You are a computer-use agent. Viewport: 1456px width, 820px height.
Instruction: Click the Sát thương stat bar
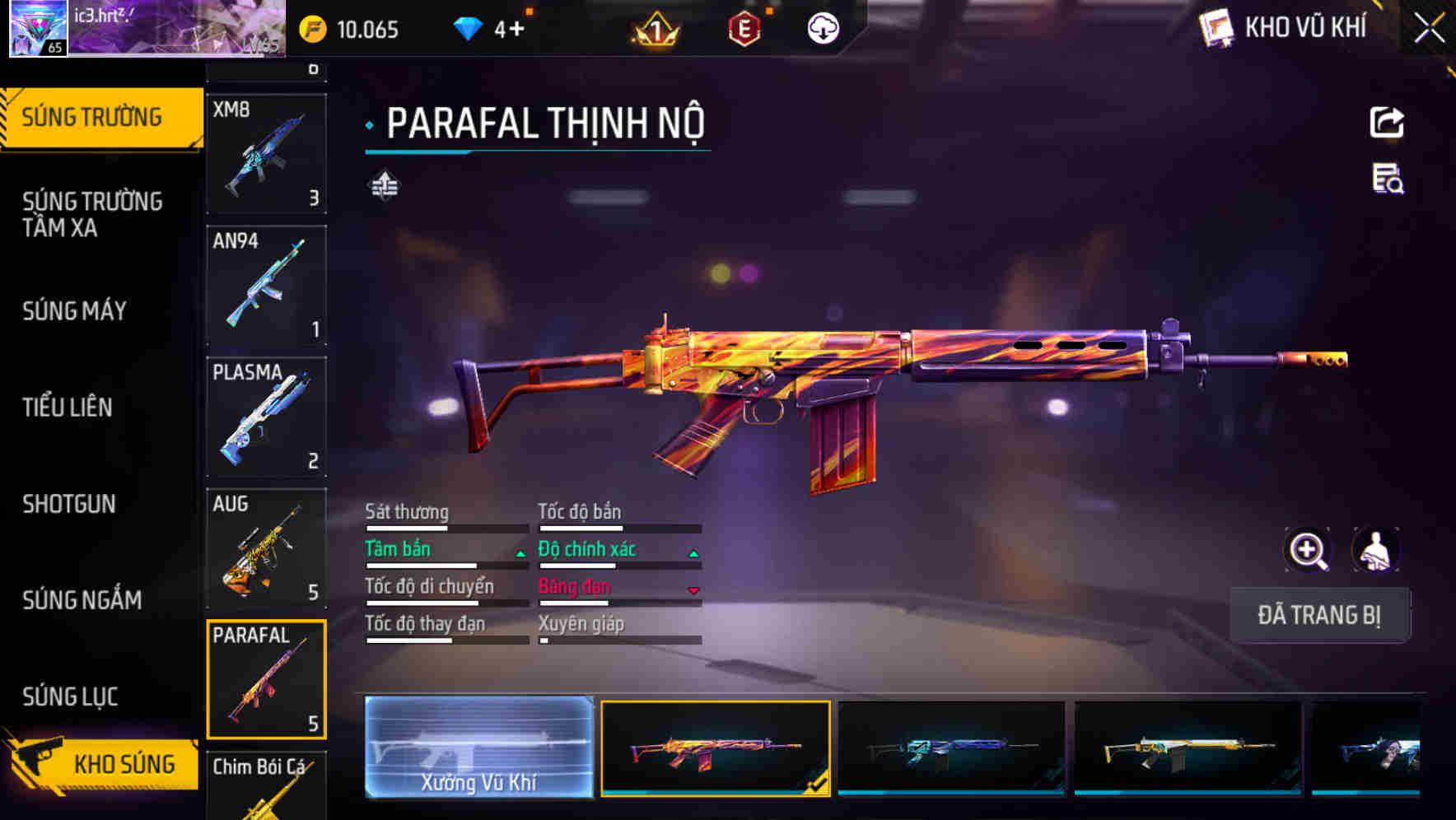[x=445, y=527]
